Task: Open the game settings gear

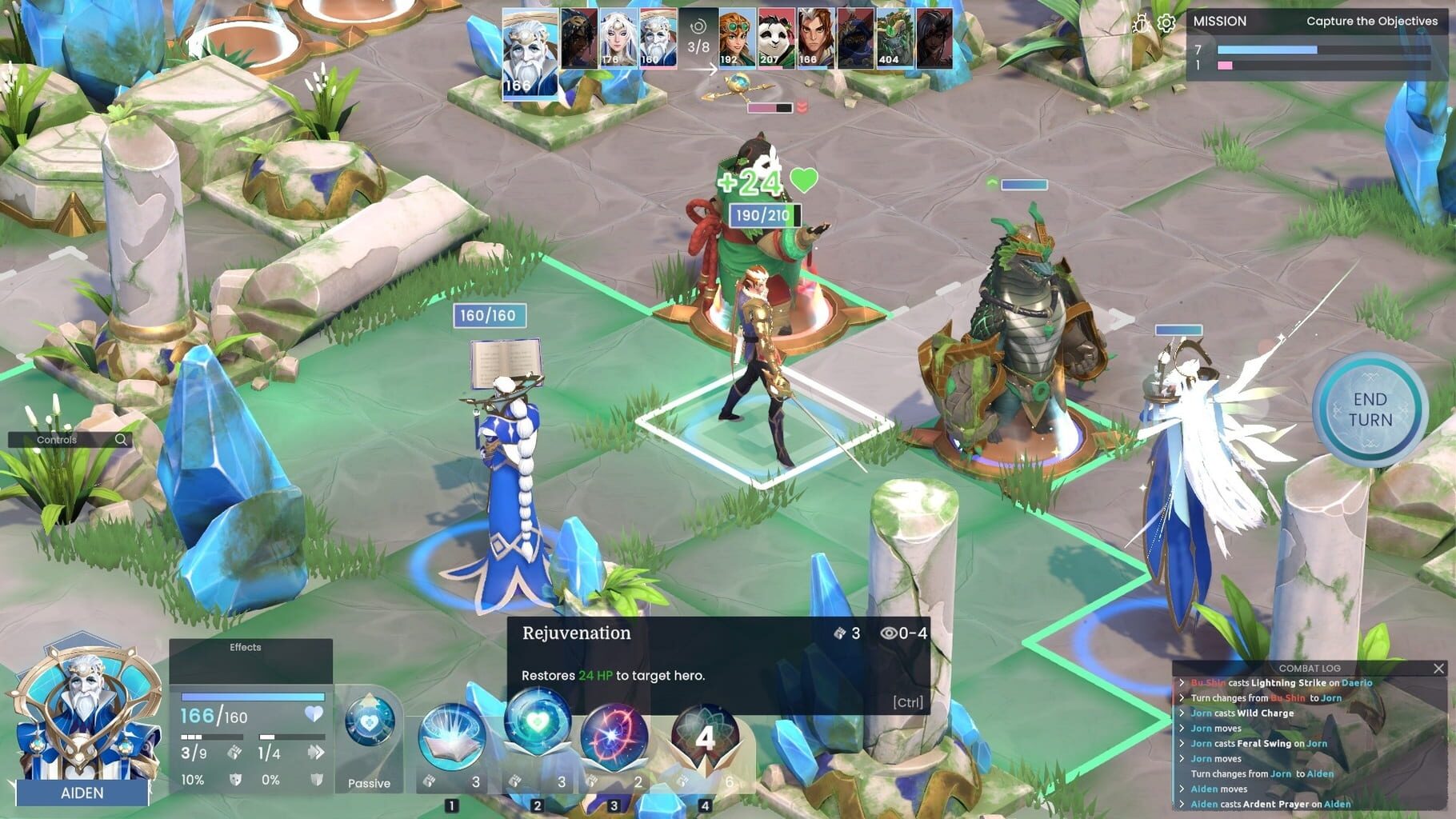Action: click(x=1168, y=25)
